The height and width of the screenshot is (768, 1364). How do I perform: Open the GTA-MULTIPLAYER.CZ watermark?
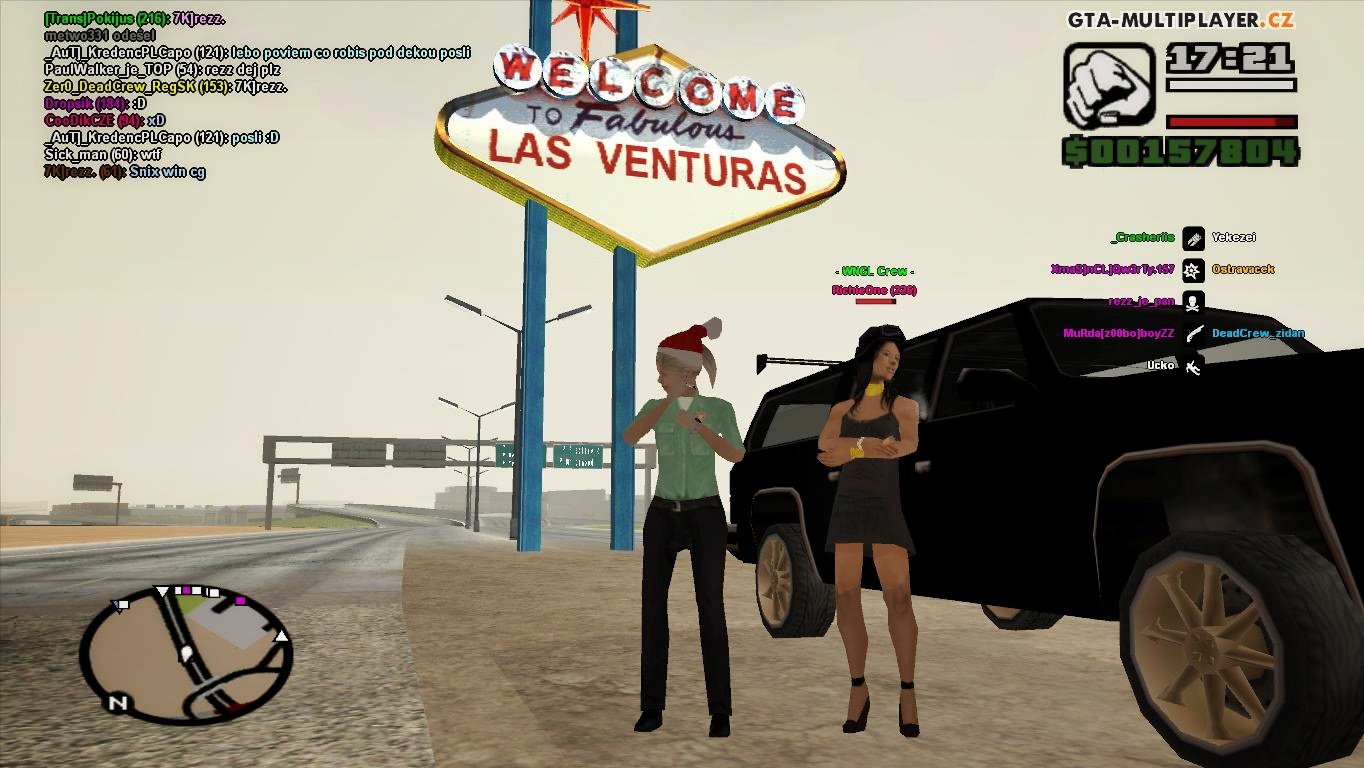[1181, 17]
